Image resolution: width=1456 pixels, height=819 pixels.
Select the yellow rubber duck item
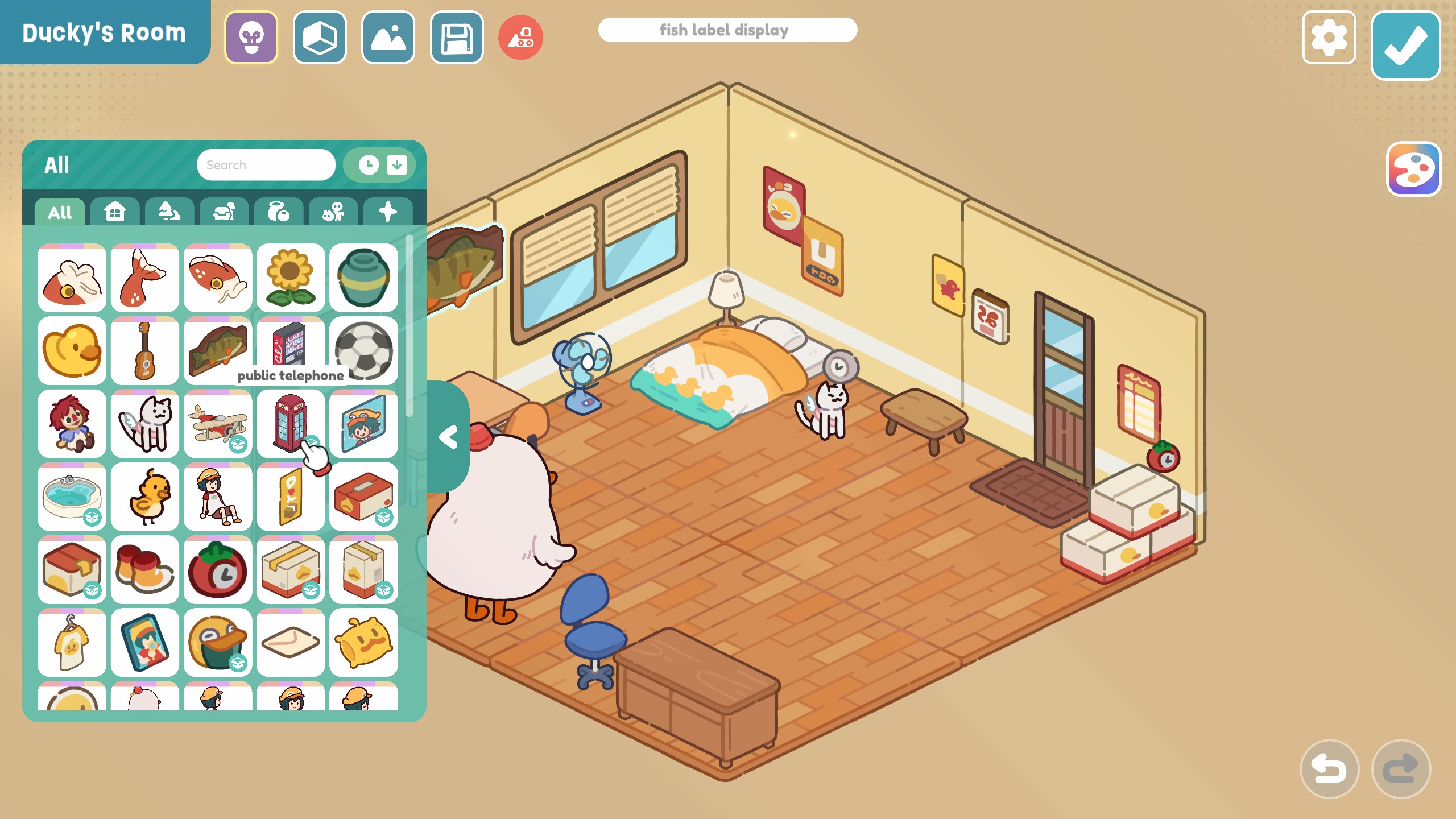pos(72,350)
